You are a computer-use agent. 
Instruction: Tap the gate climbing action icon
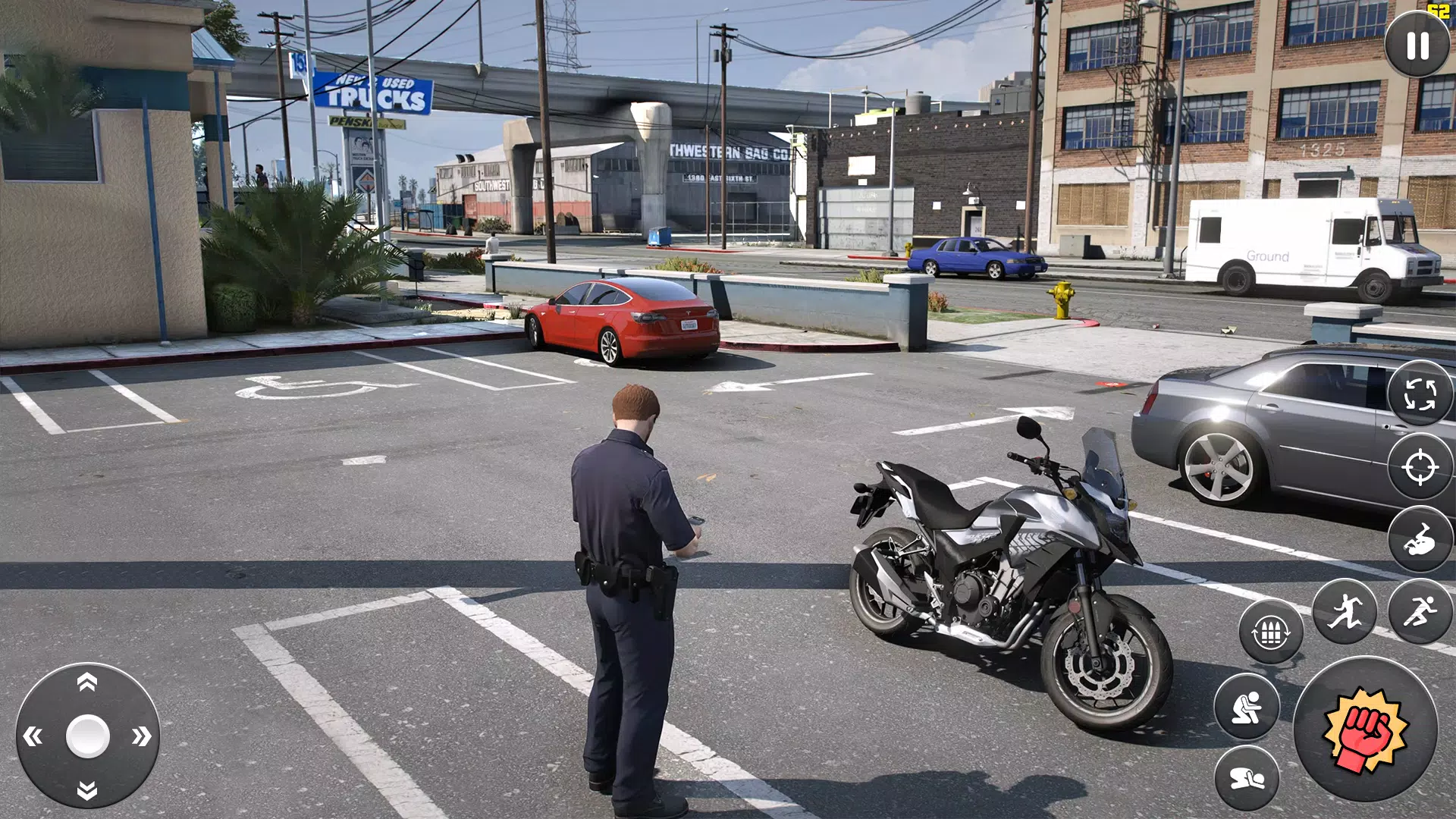[x=1270, y=629]
